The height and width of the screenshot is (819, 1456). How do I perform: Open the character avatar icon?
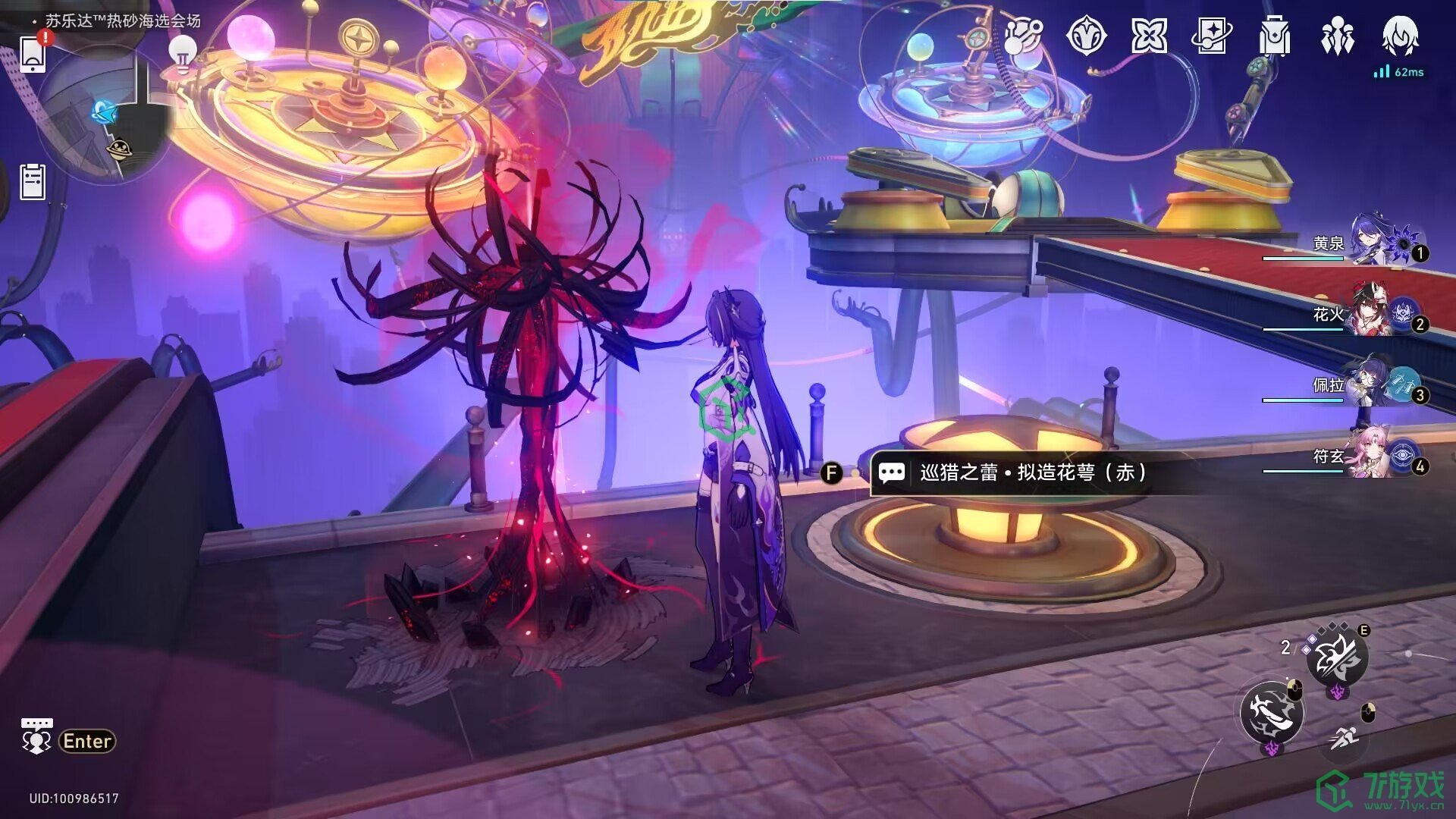[1400, 36]
